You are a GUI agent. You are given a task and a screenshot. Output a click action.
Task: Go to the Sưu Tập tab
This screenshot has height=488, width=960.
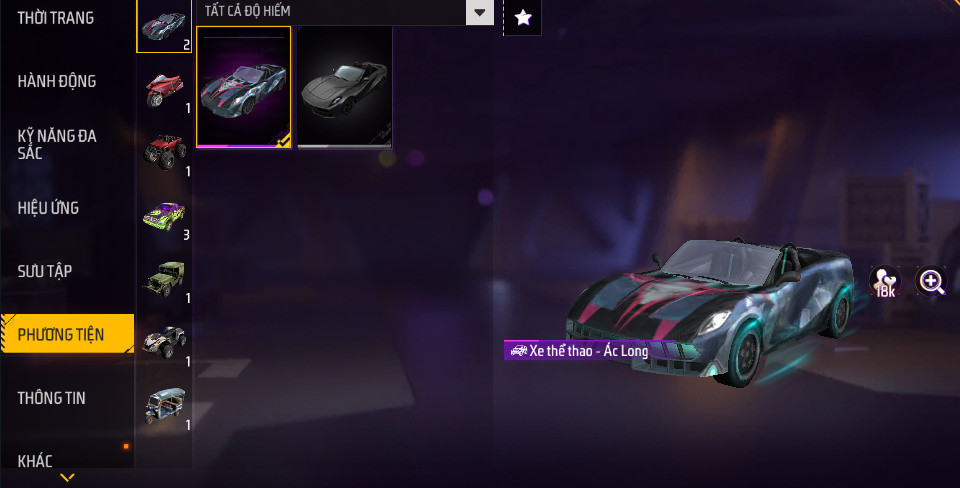[x=45, y=271]
